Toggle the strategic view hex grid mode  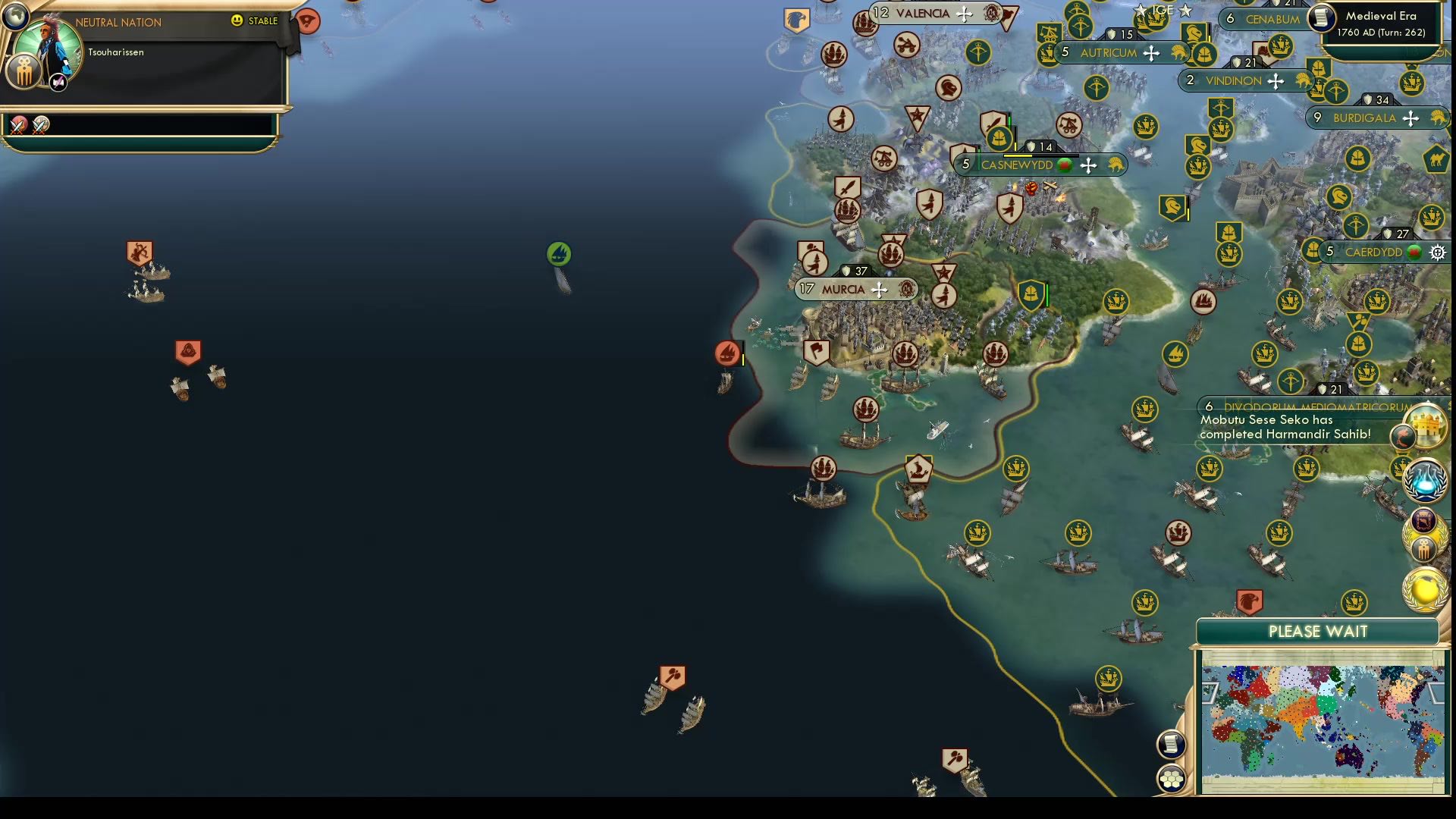click(1172, 777)
